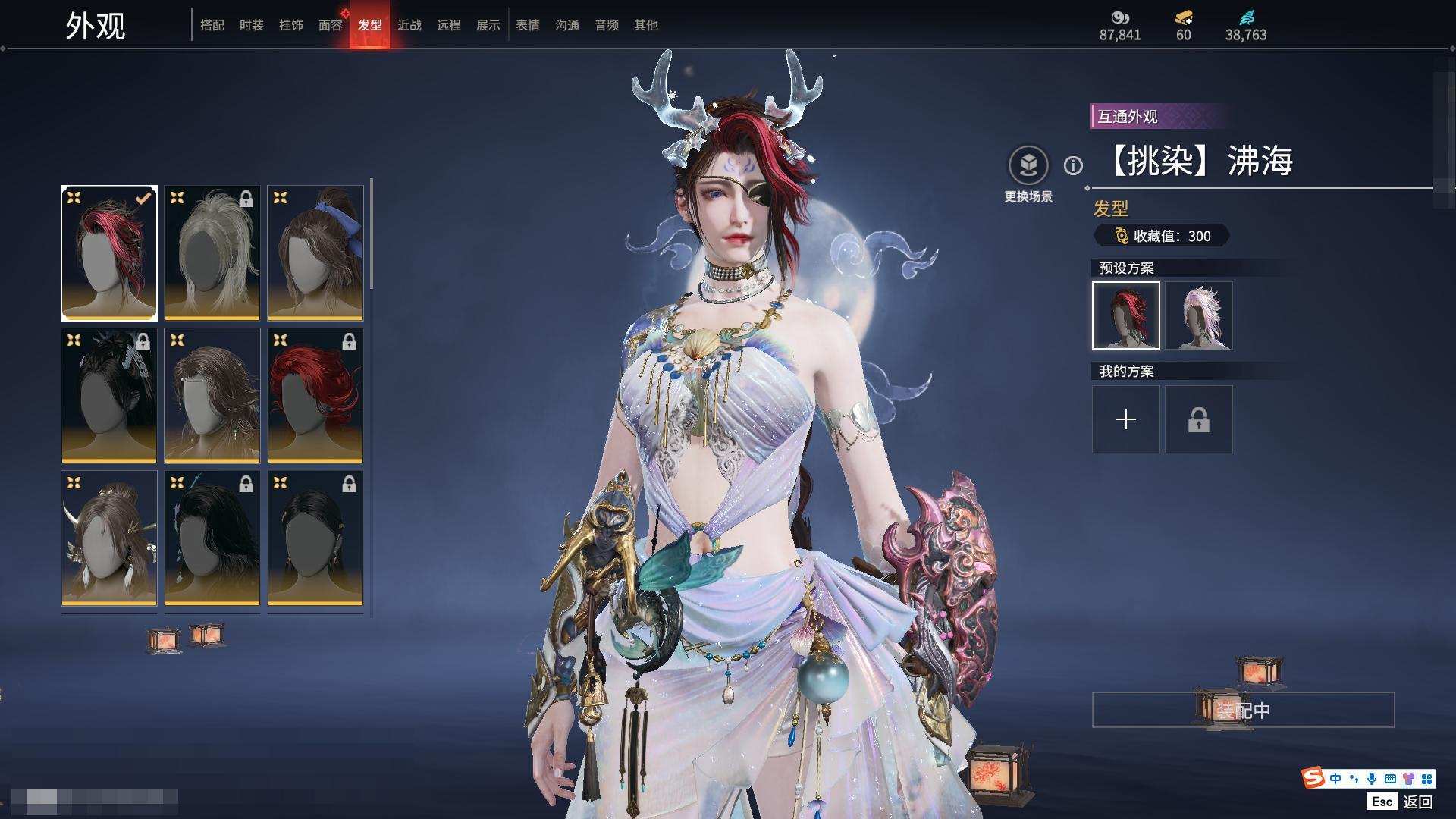The height and width of the screenshot is (819, 1456).
Task: Select the red-black preset color scheme
Action: [x=1126, y=315]
